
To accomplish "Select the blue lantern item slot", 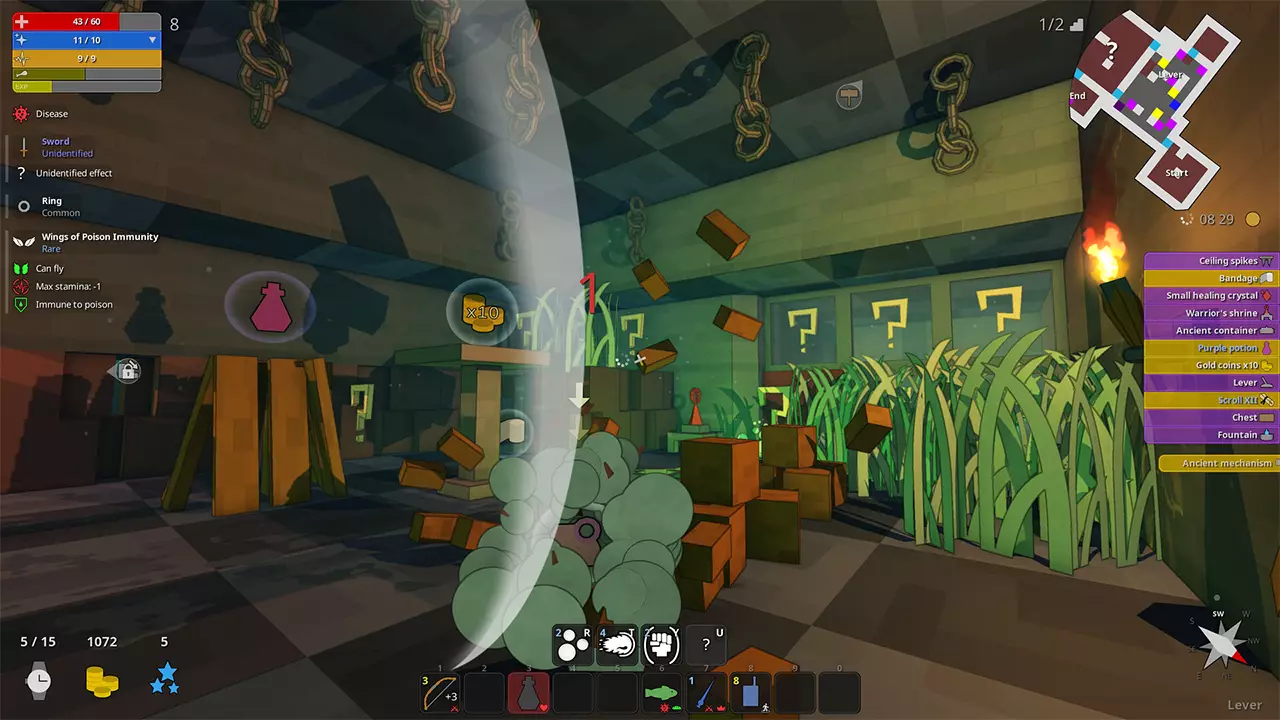I will click(x=750, y=693).
